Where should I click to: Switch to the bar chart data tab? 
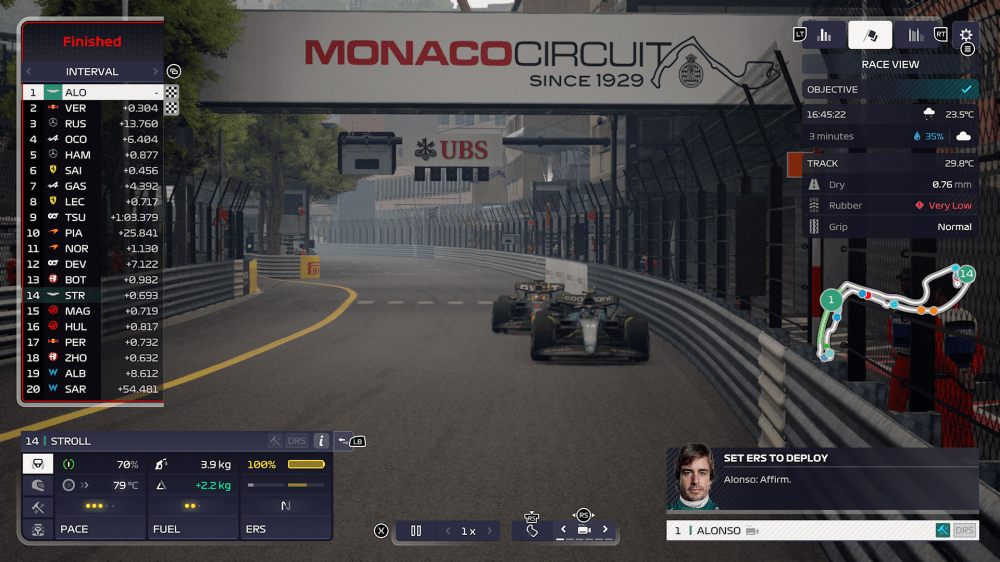point(824,35)
